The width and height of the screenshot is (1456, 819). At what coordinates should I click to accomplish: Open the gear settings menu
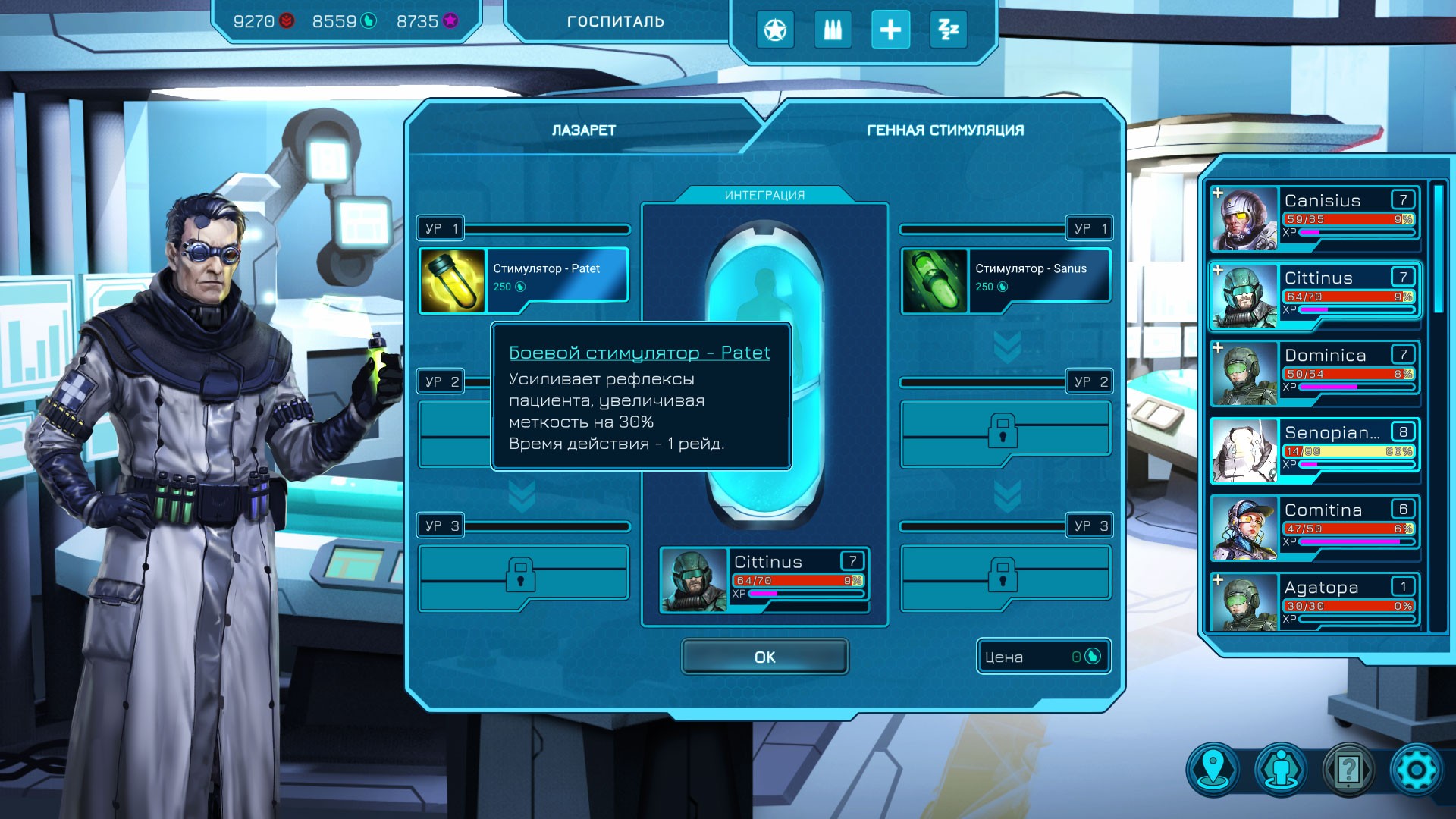(1415, 769)
